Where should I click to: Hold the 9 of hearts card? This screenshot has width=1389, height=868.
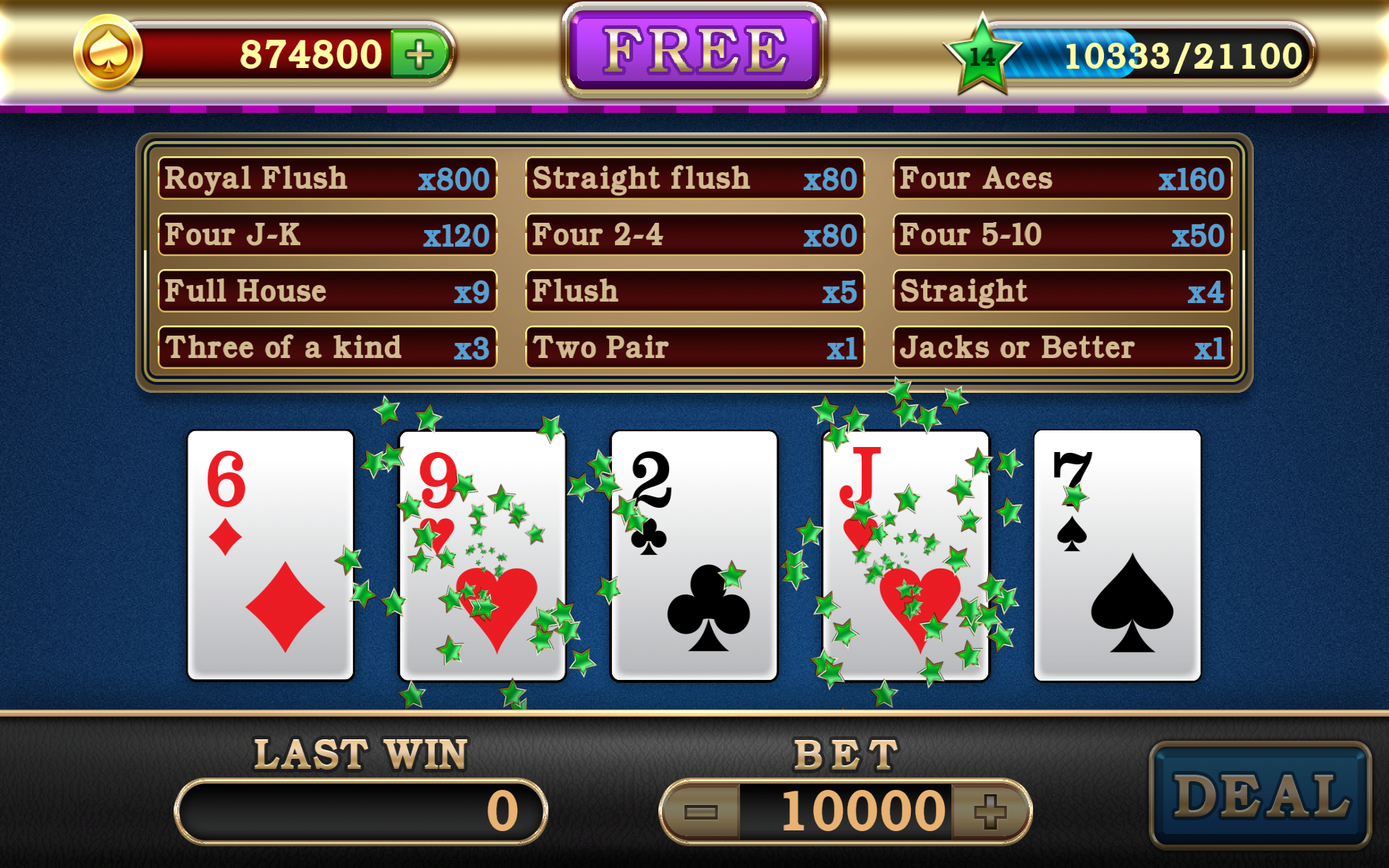coord(483,555)
